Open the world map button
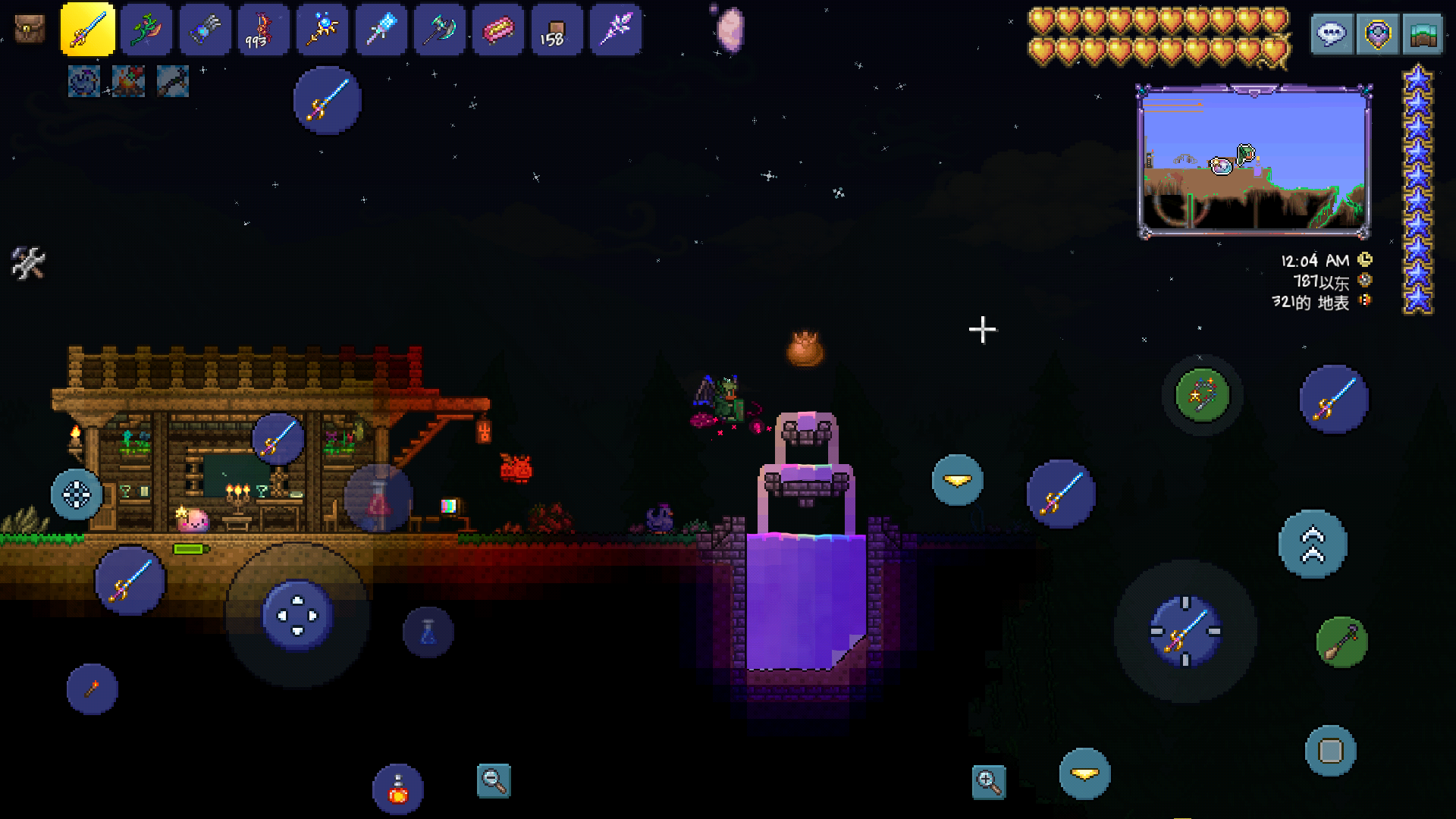This screenshot has height=819, width=1456. (1423, 34)
